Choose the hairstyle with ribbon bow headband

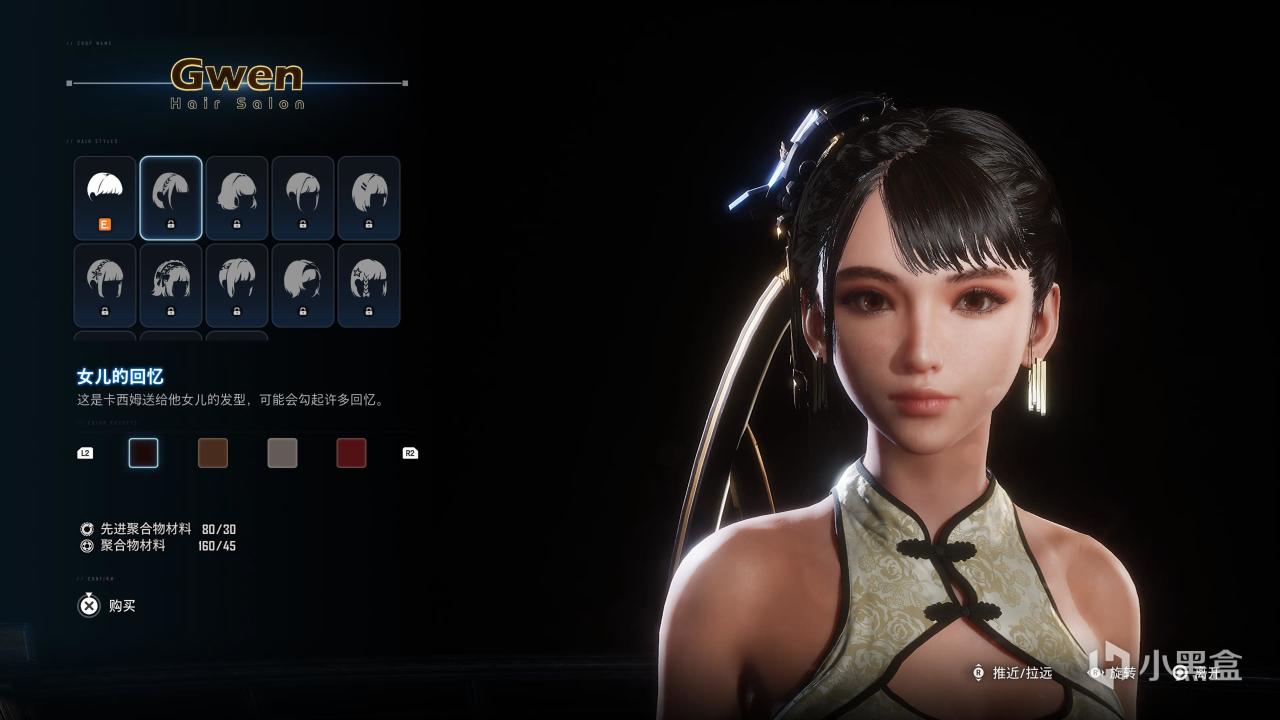[171, 286]
